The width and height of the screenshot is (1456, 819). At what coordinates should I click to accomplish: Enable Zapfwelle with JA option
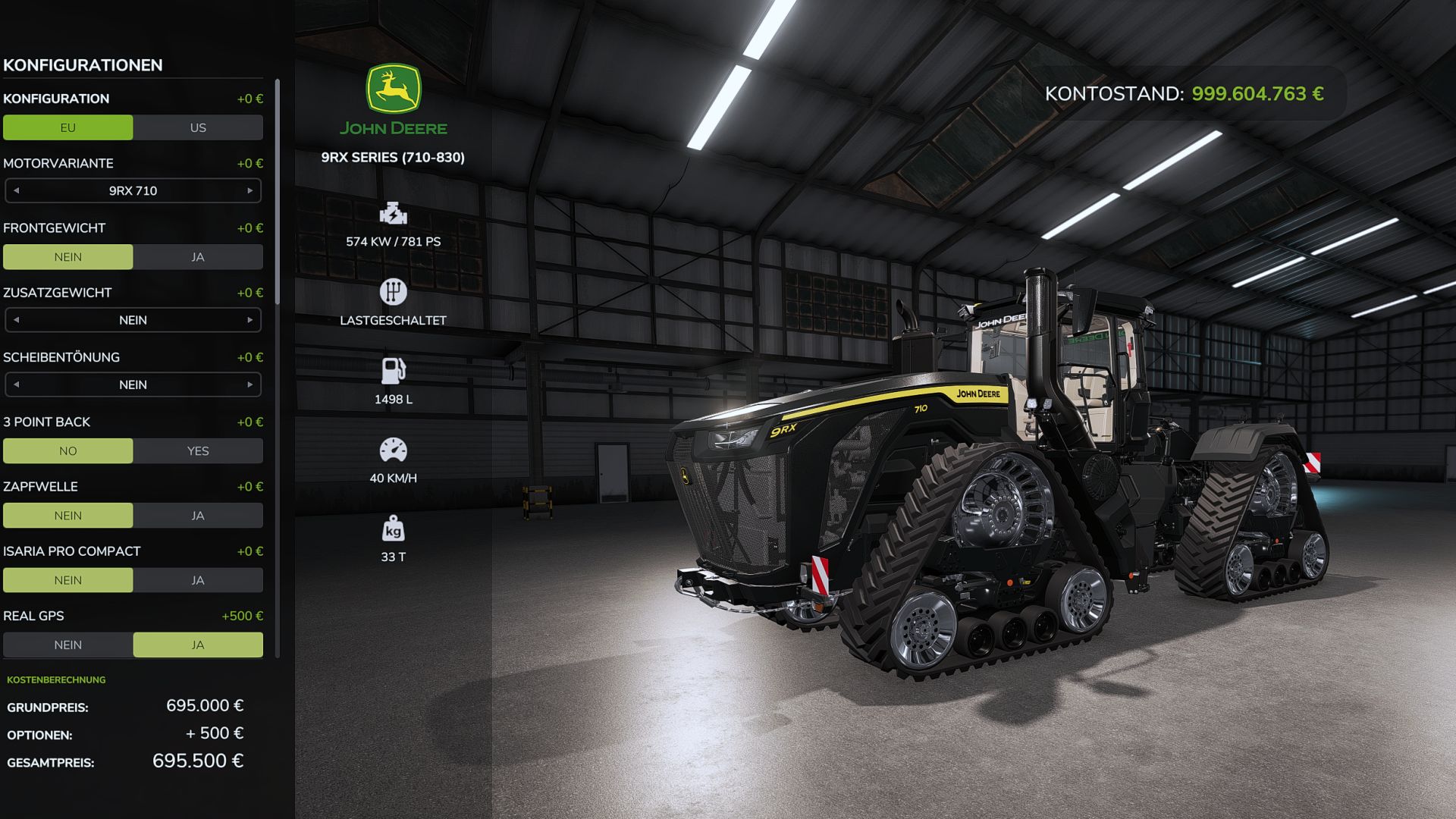pos(197,515)
